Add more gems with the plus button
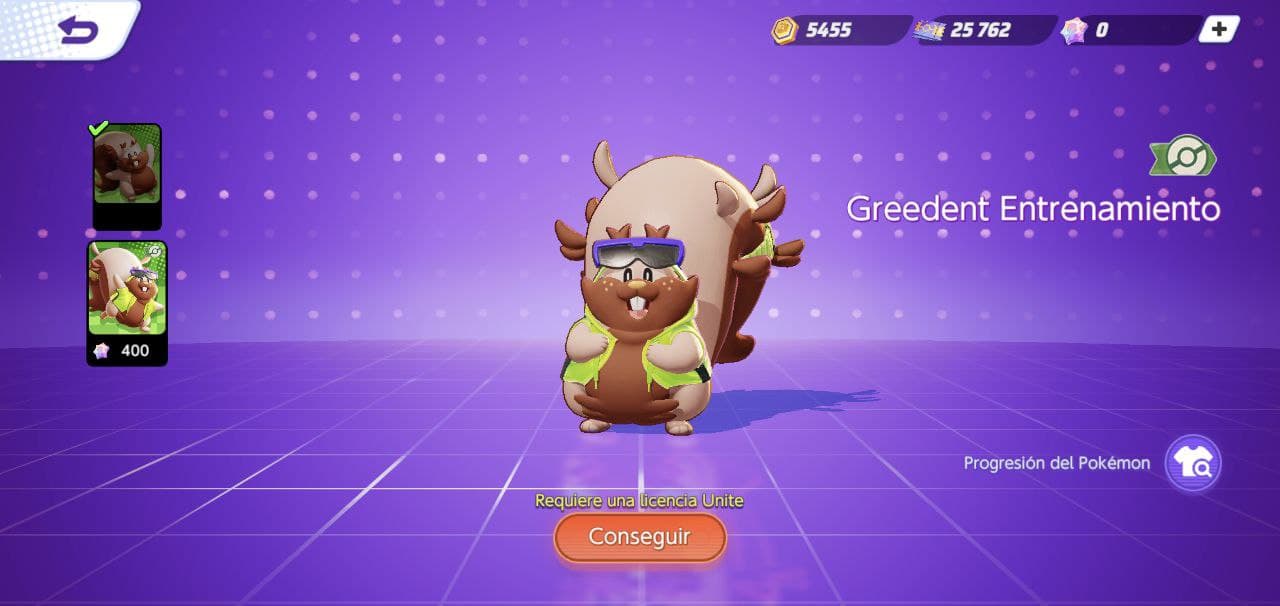This screenshot has width=1280, height=606. (1218, 29)
